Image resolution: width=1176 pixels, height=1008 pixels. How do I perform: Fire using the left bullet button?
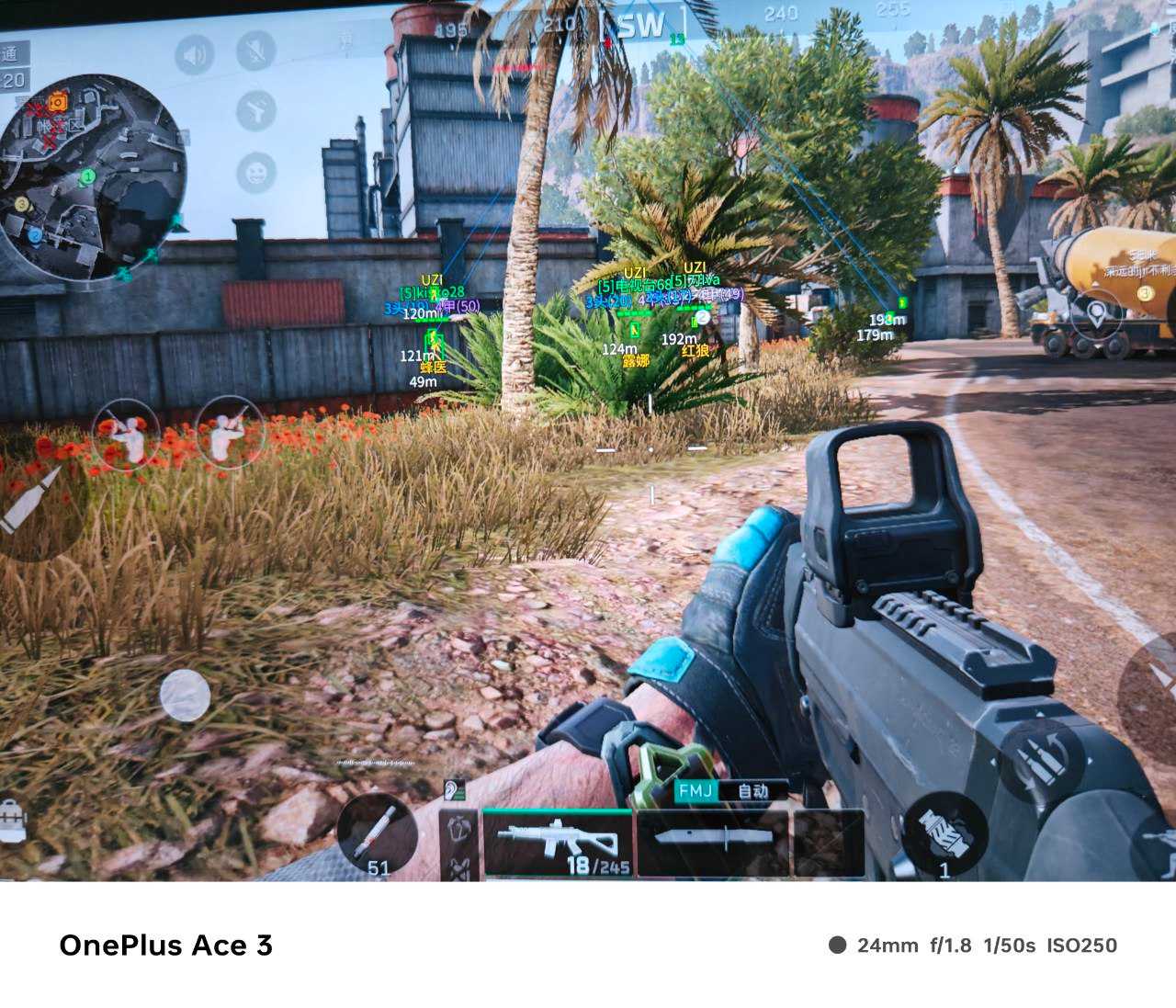[37, 499]
